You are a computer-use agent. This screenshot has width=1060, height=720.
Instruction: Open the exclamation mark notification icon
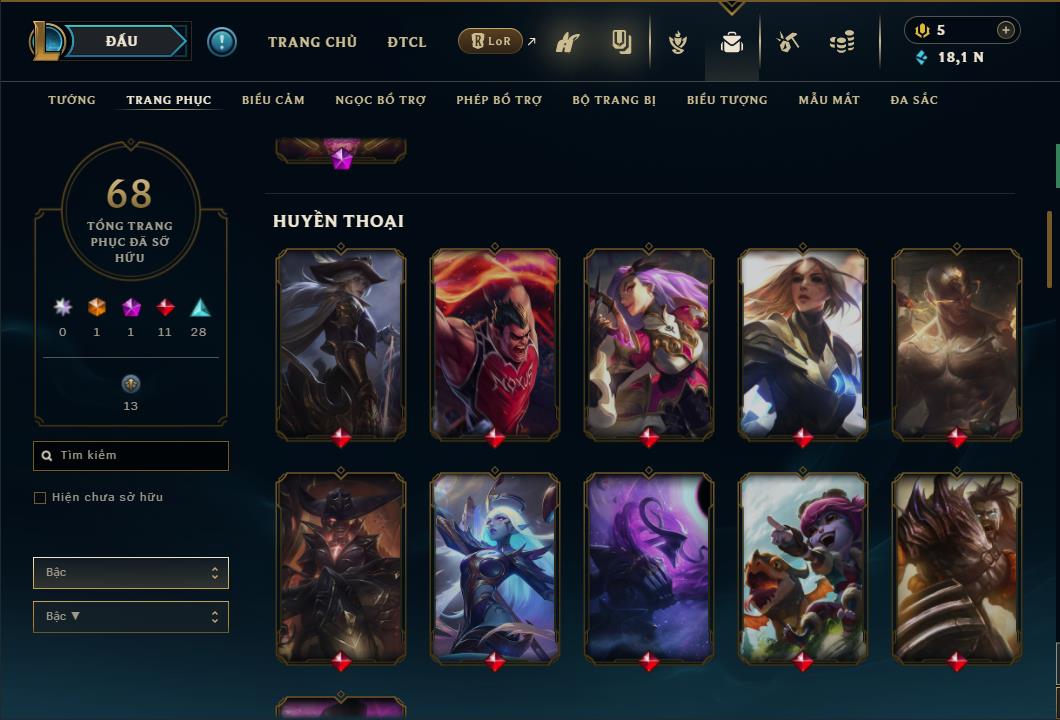point(222,42)
